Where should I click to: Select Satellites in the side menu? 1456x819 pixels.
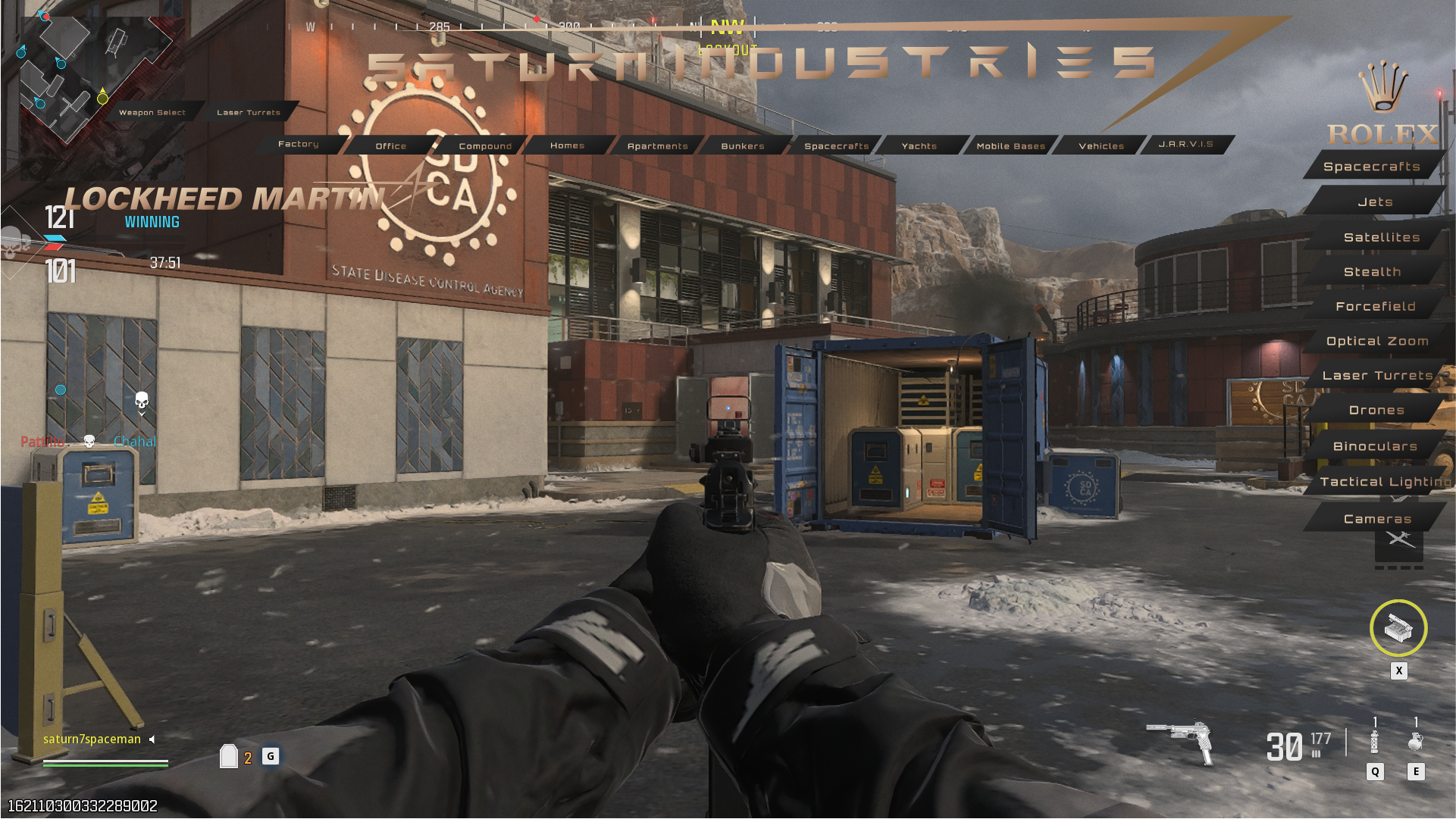pos(1381,237)
